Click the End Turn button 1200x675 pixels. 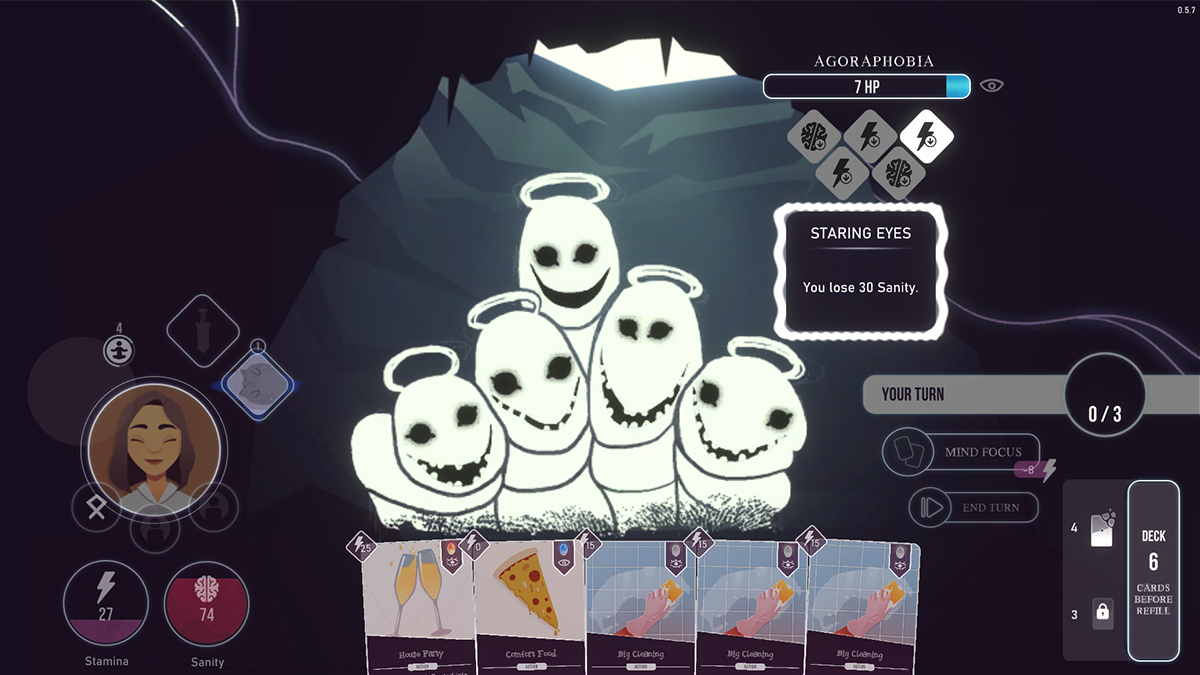point(973,508)
